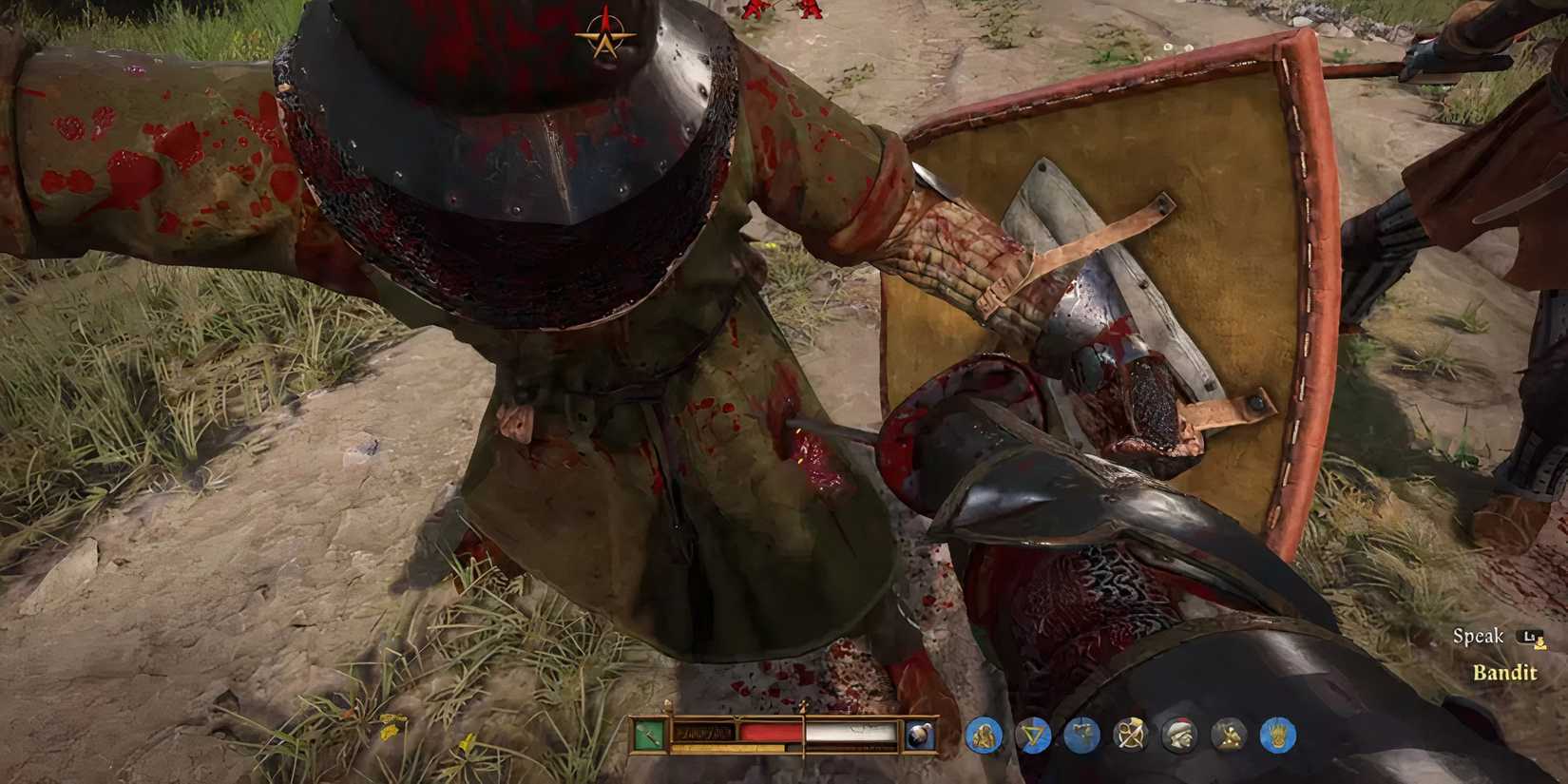Select the green weapon icon on the HUD bar
Image resolution: width=1568 pixels, height=784 pixels.
pyautogui.click(x=652, y=732)
